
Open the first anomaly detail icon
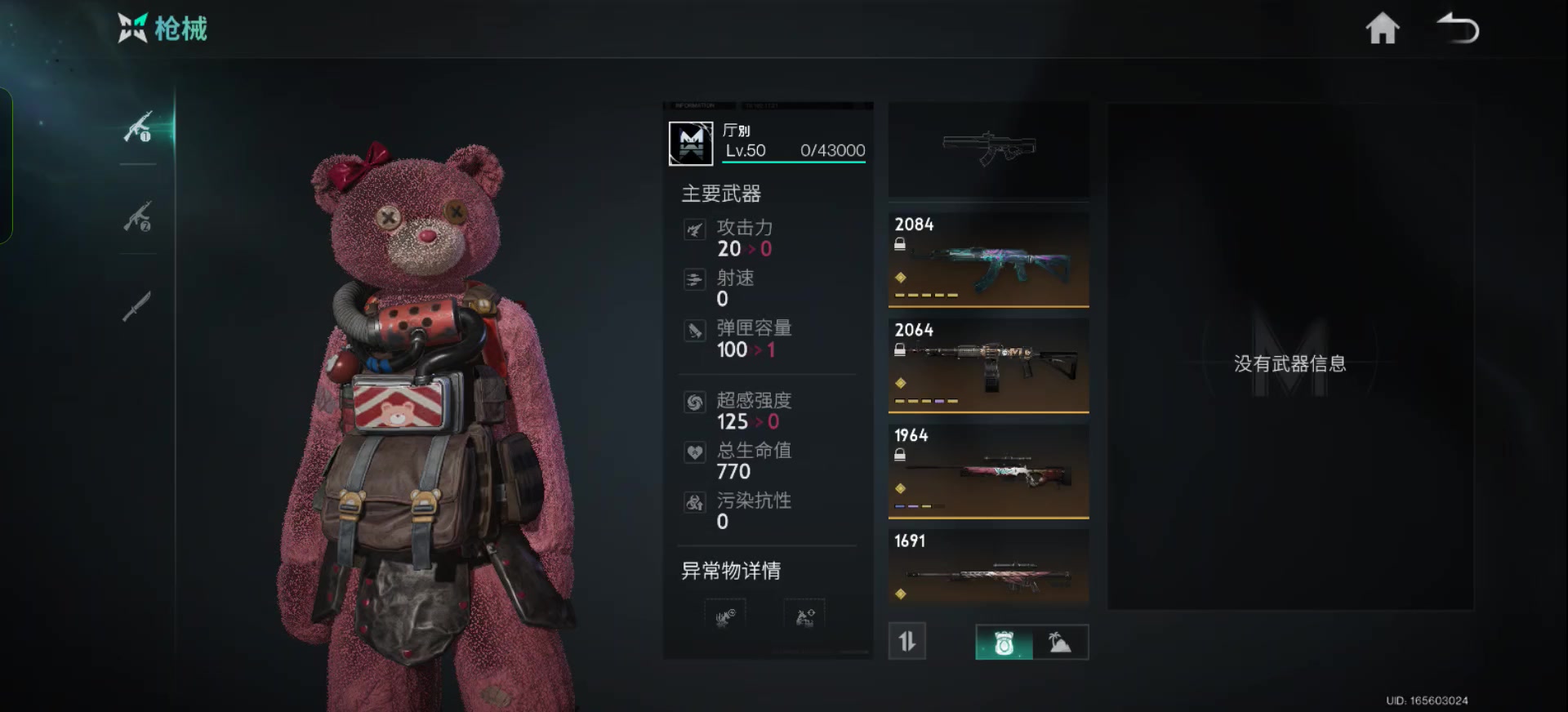click(725, 617)
